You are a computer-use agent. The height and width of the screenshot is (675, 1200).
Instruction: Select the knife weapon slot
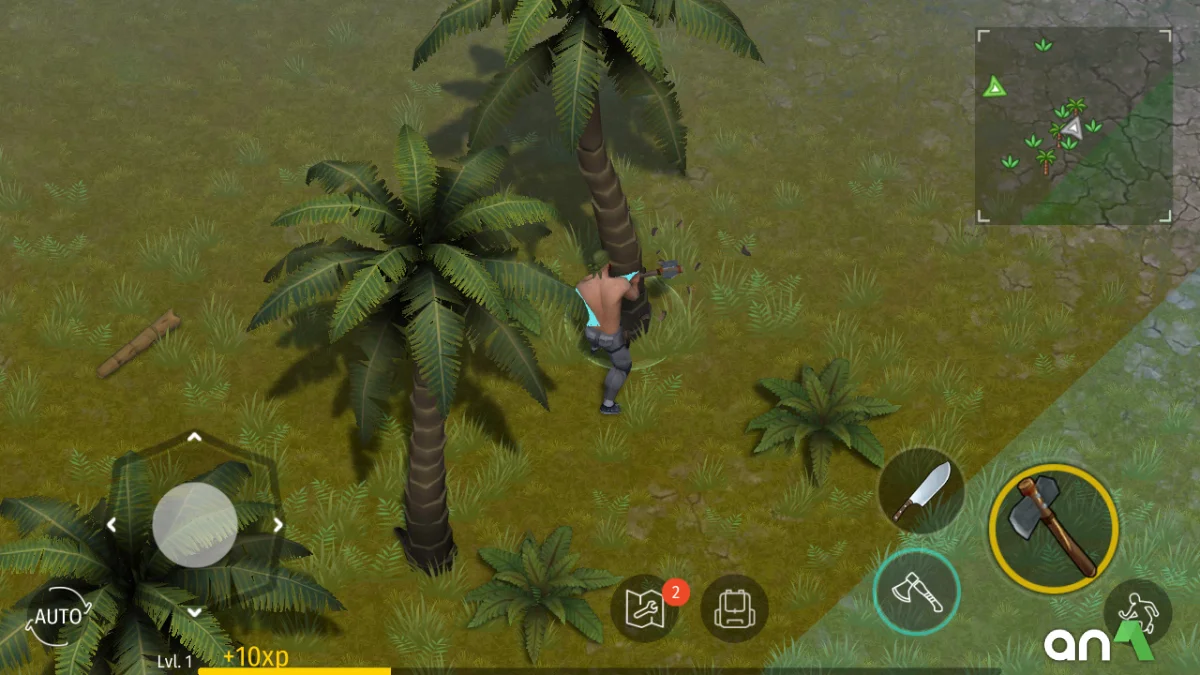tap(921, 490)
